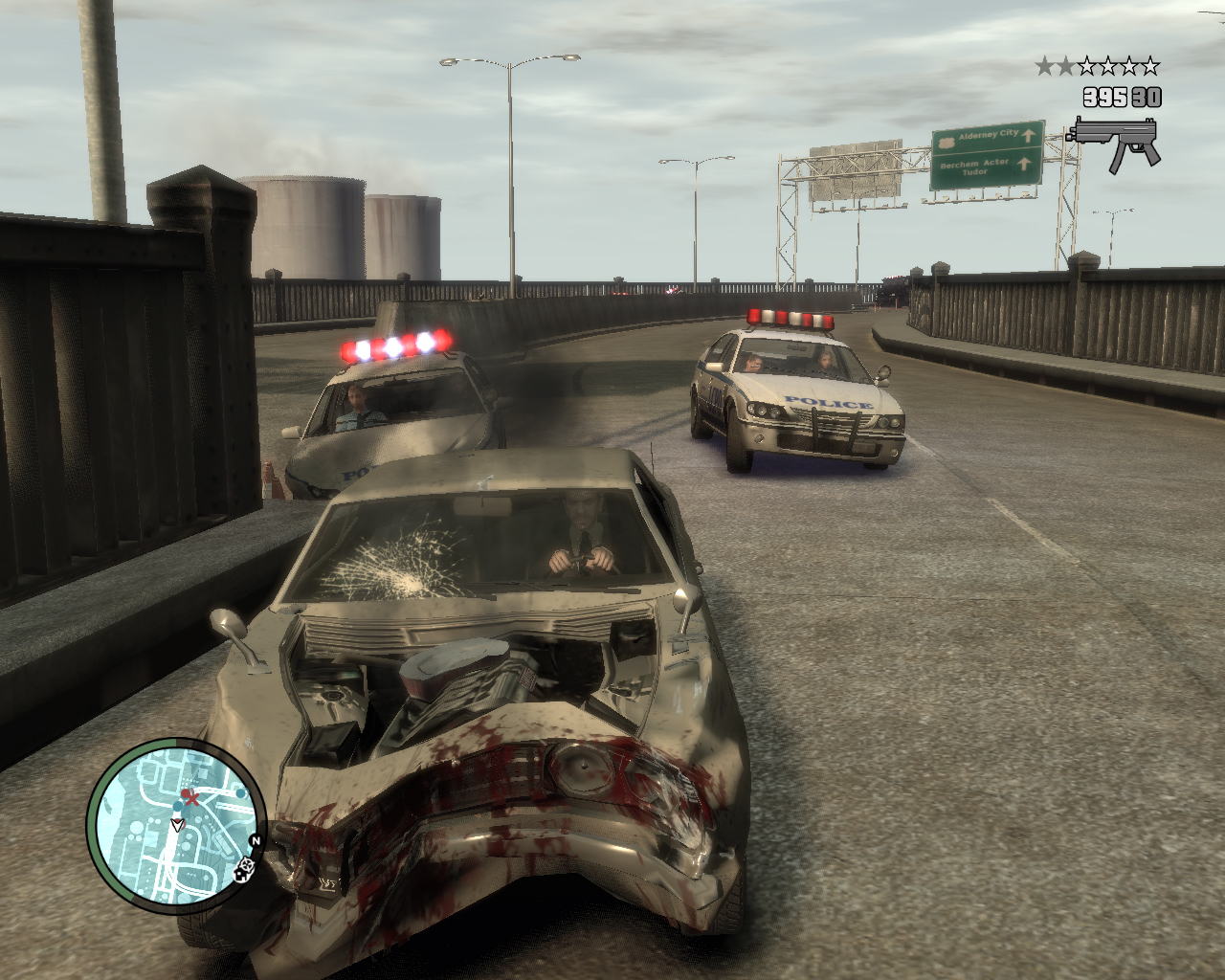The image size is (1225, 980).
Task: Click the wanted level stars
Action: pyautogui.click(x=1097, y=66)
